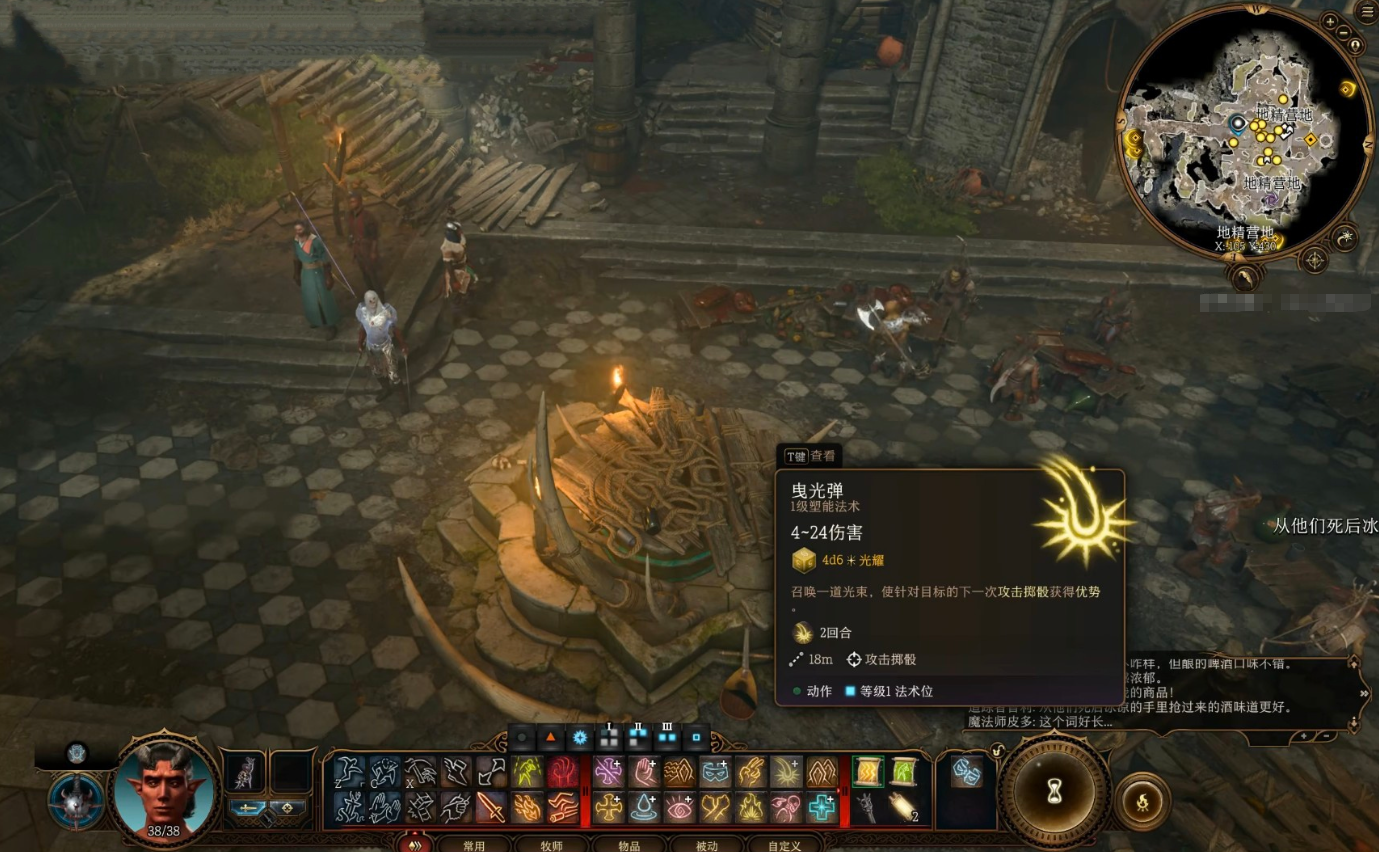The height and width of the screenshot is (852, 1379).
Task: Switch to the 自定义 hotbar tab
Action: [x=785, y=846]
